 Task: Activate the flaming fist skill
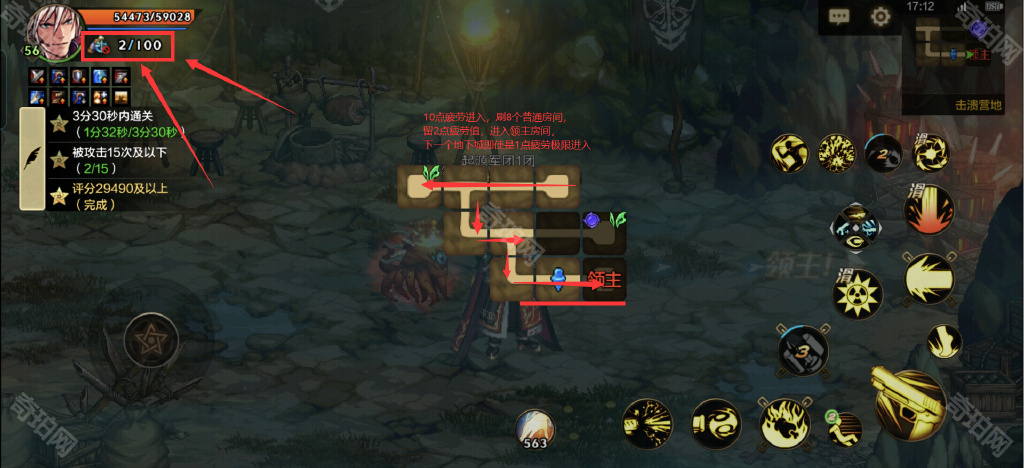click(784, 420)
